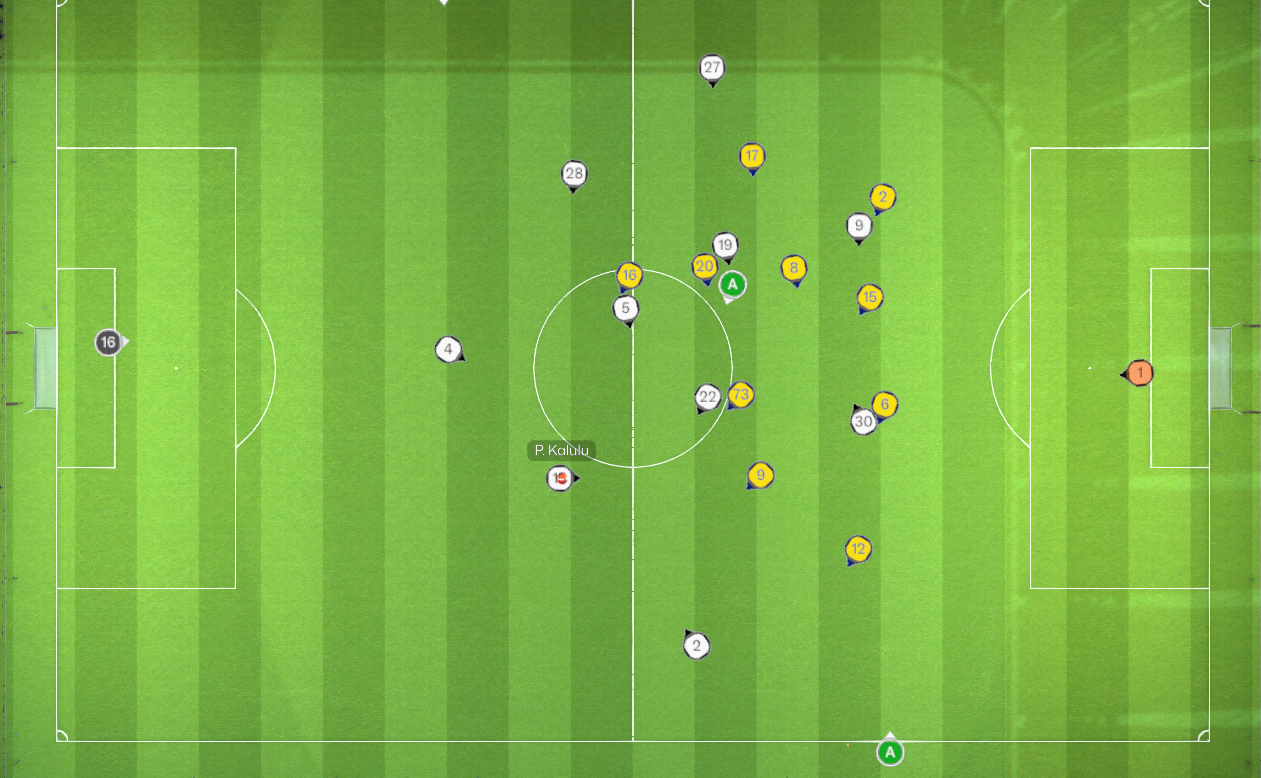Select the dark goalkeeper disc numbered 16
Viewport: 1261px width, 778px height.
[108, 342]
